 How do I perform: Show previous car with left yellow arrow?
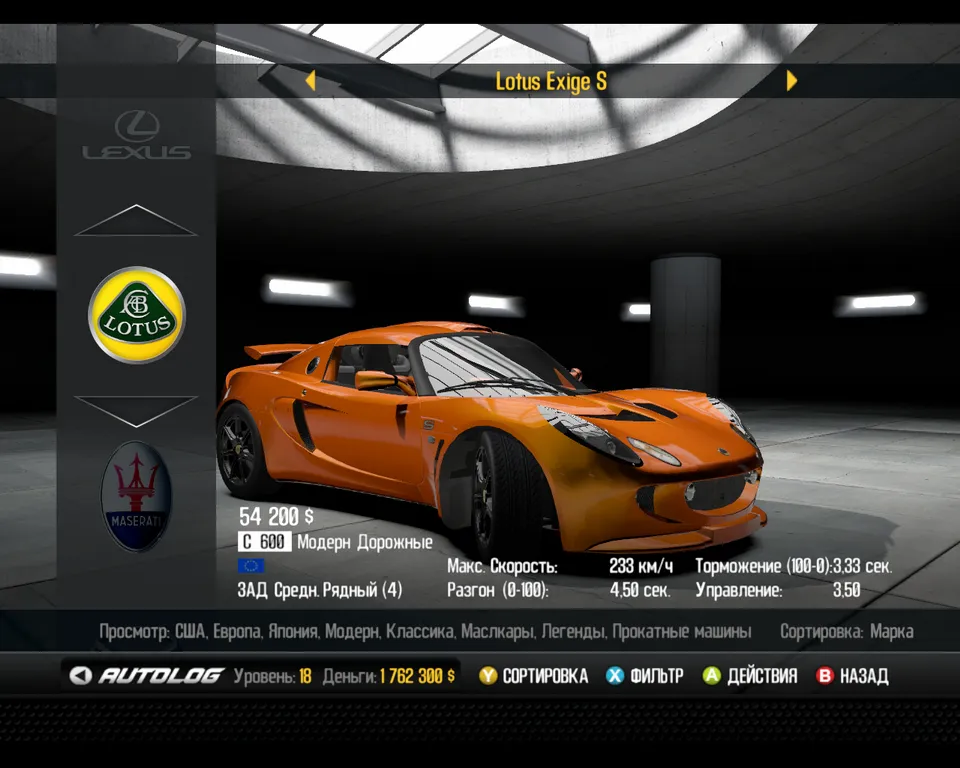pos(310,81)
